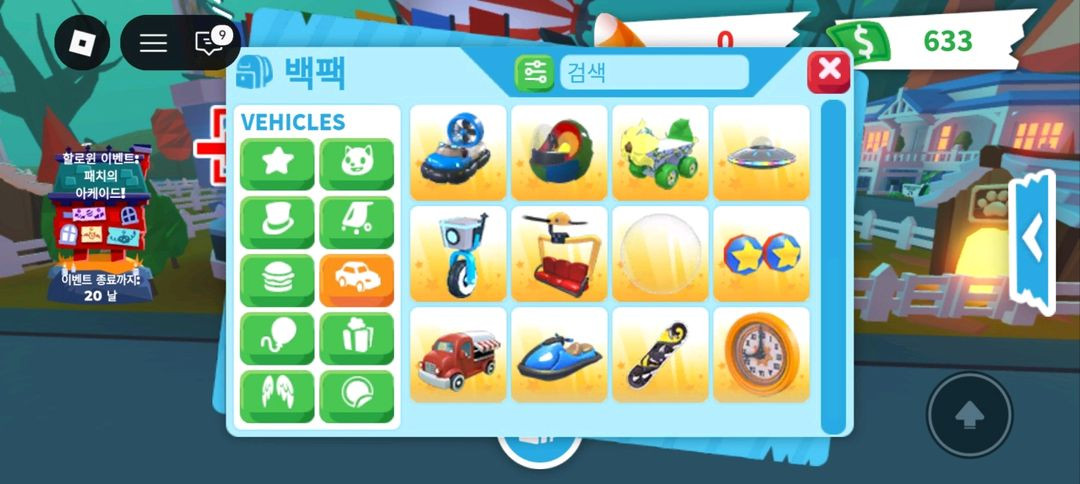Screen dimensions: 1080x484
Task: Select the red ski lift chair
Action: point(560,254)
